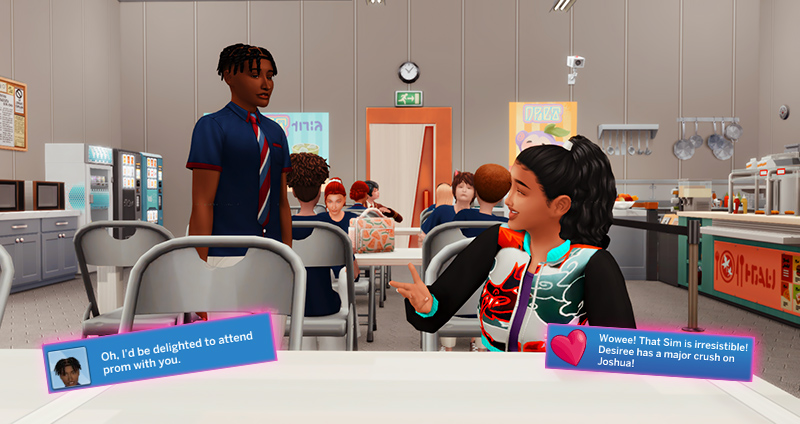Click the pink heart crush icon
800x424 pixels.
(x=570, y=347)
